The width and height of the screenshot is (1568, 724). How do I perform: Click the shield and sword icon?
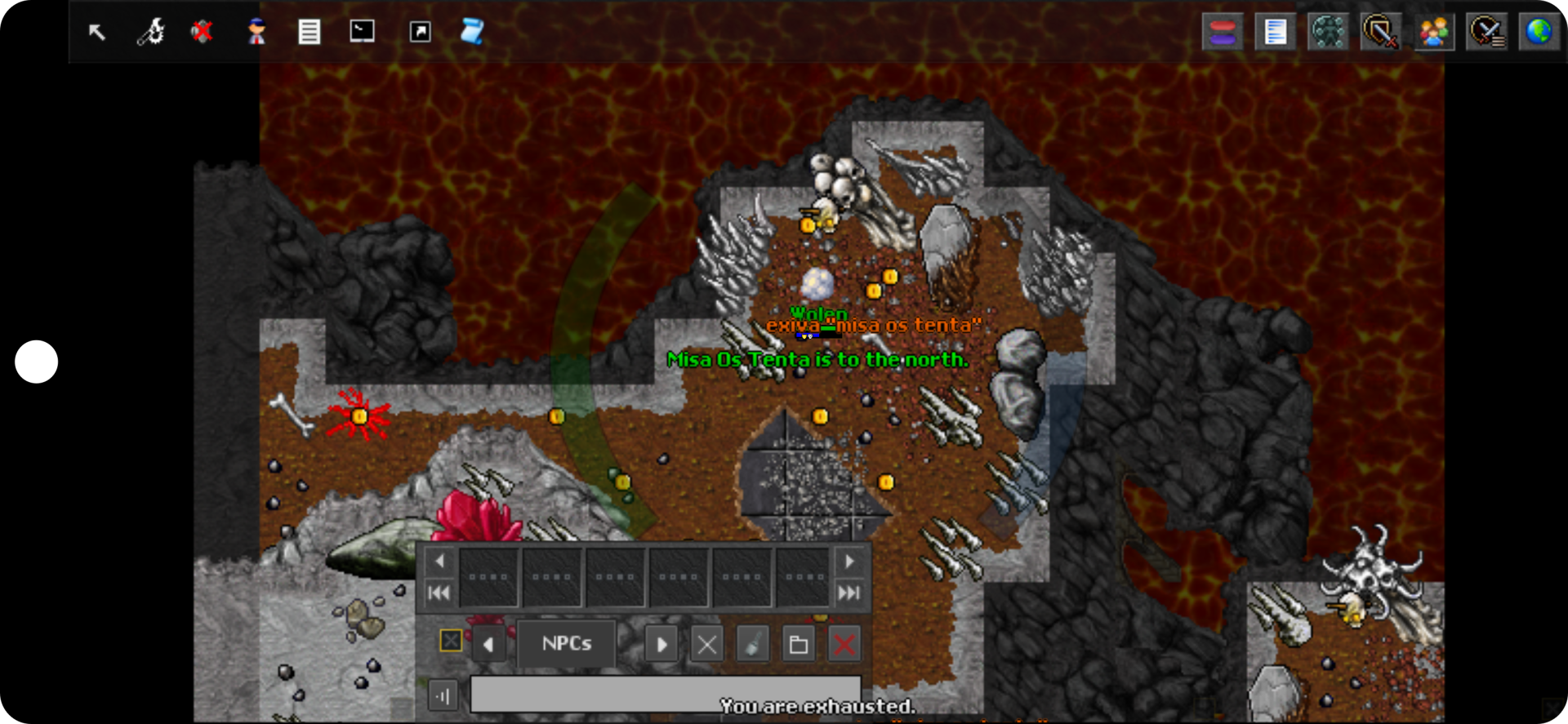point(1380,33)
